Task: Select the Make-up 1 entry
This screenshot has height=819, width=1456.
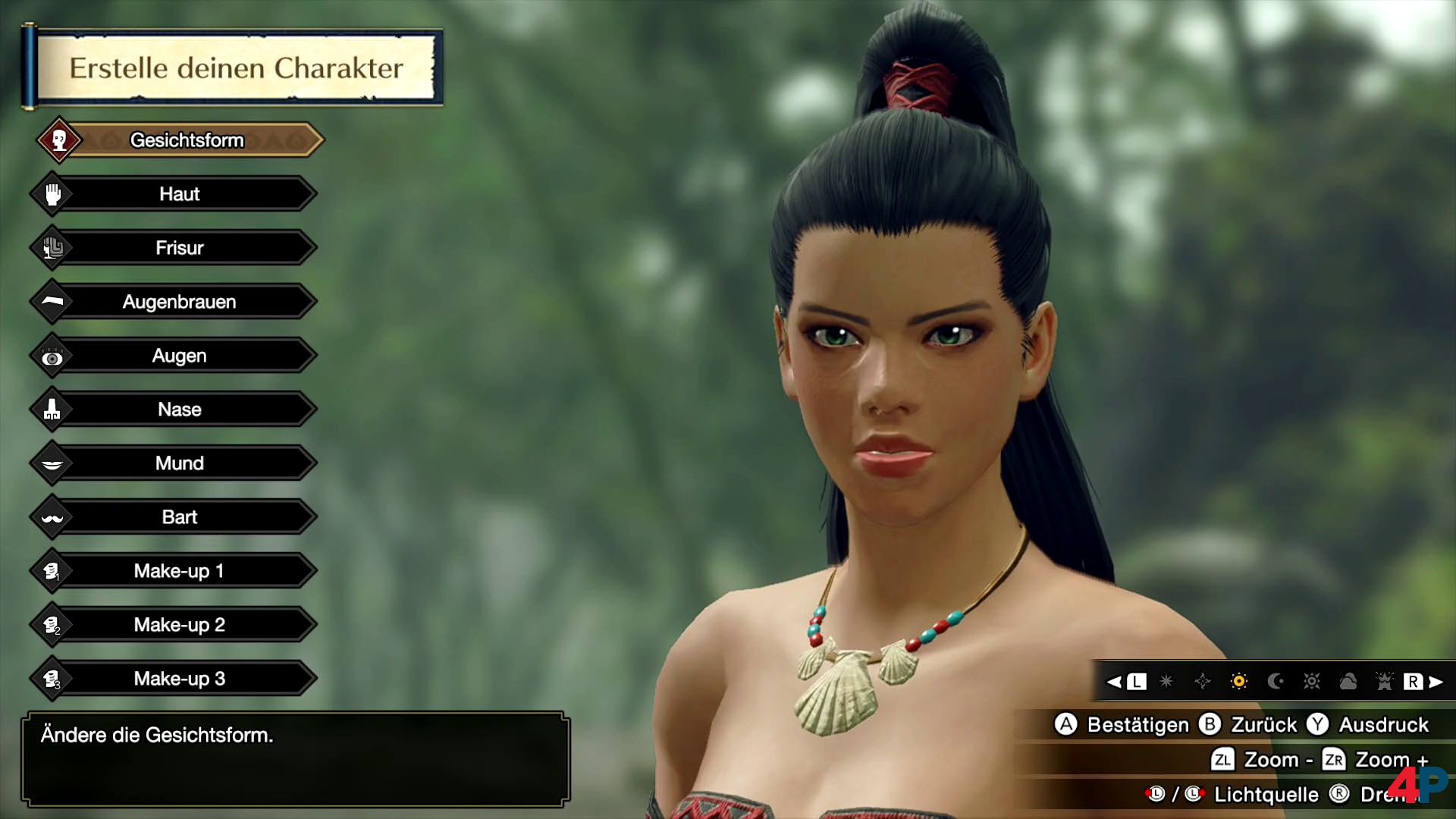Action: point(179,571)
